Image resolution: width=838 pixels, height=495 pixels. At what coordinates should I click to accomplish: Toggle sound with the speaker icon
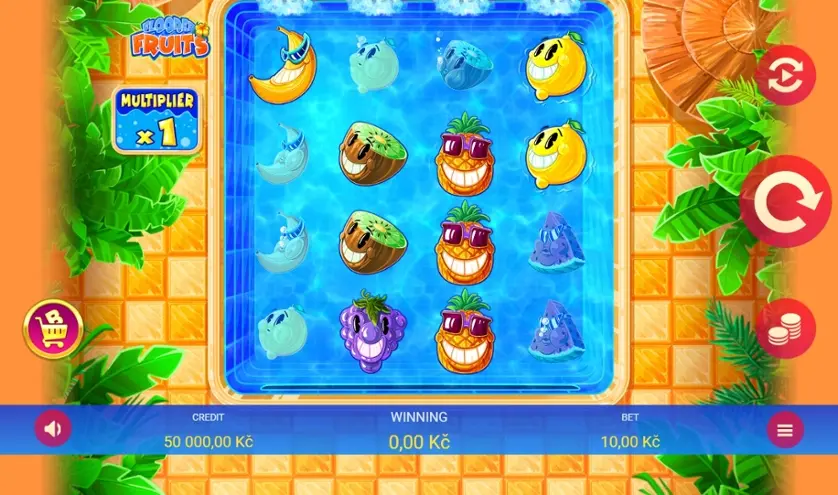click(53, 429)
